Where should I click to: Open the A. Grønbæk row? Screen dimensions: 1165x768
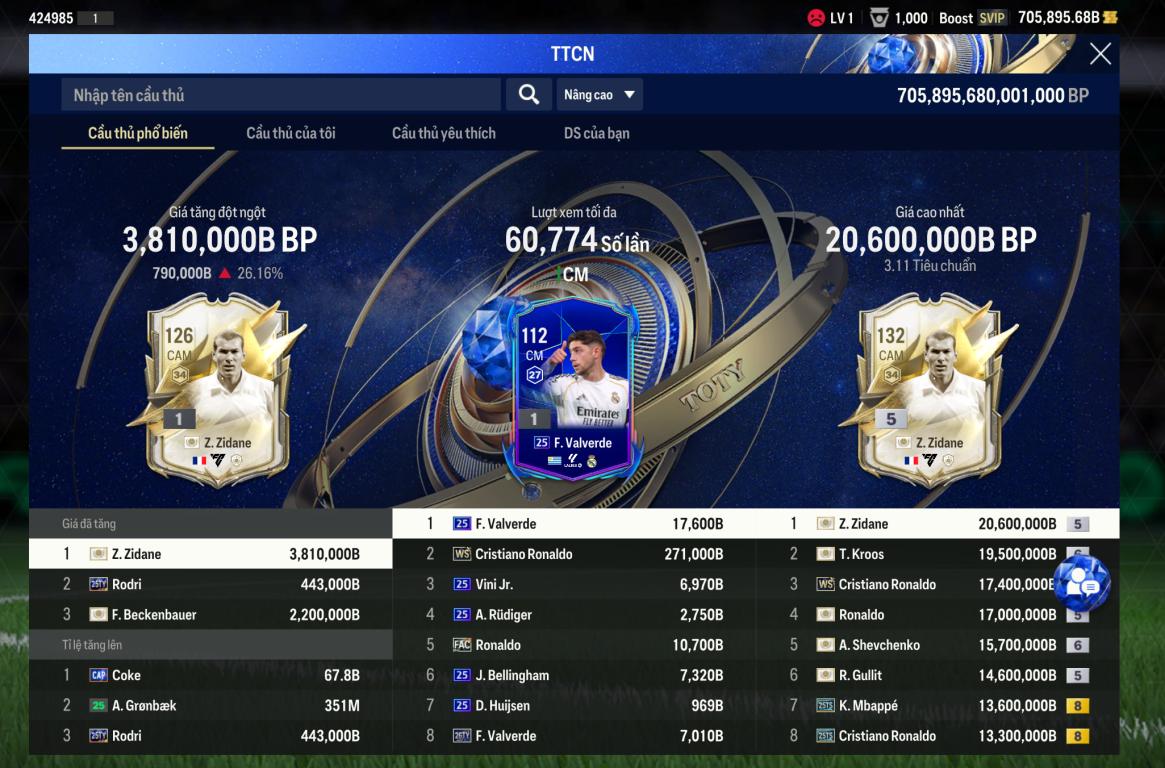point(210,706)
